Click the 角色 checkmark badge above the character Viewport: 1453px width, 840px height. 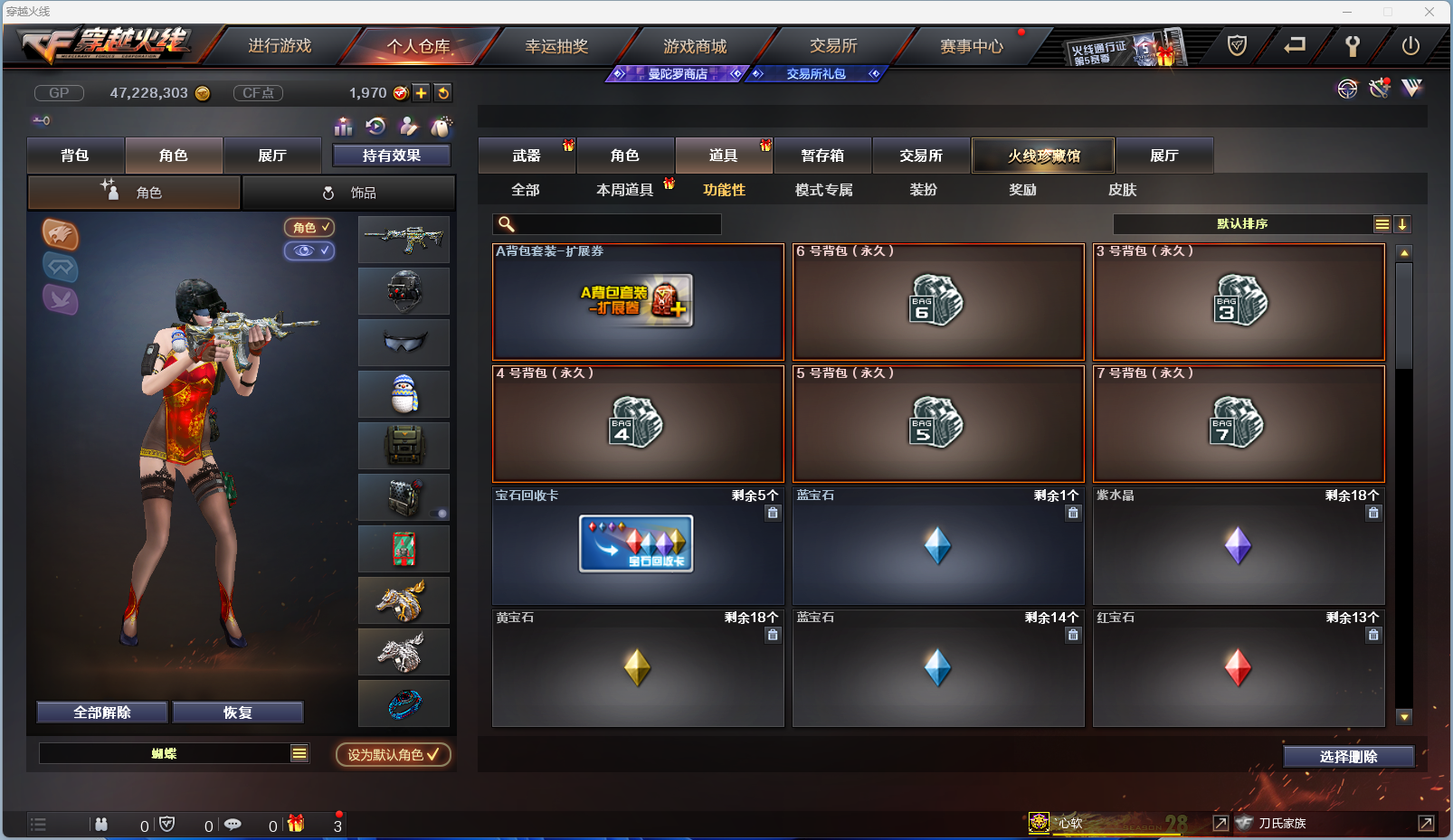309,227
